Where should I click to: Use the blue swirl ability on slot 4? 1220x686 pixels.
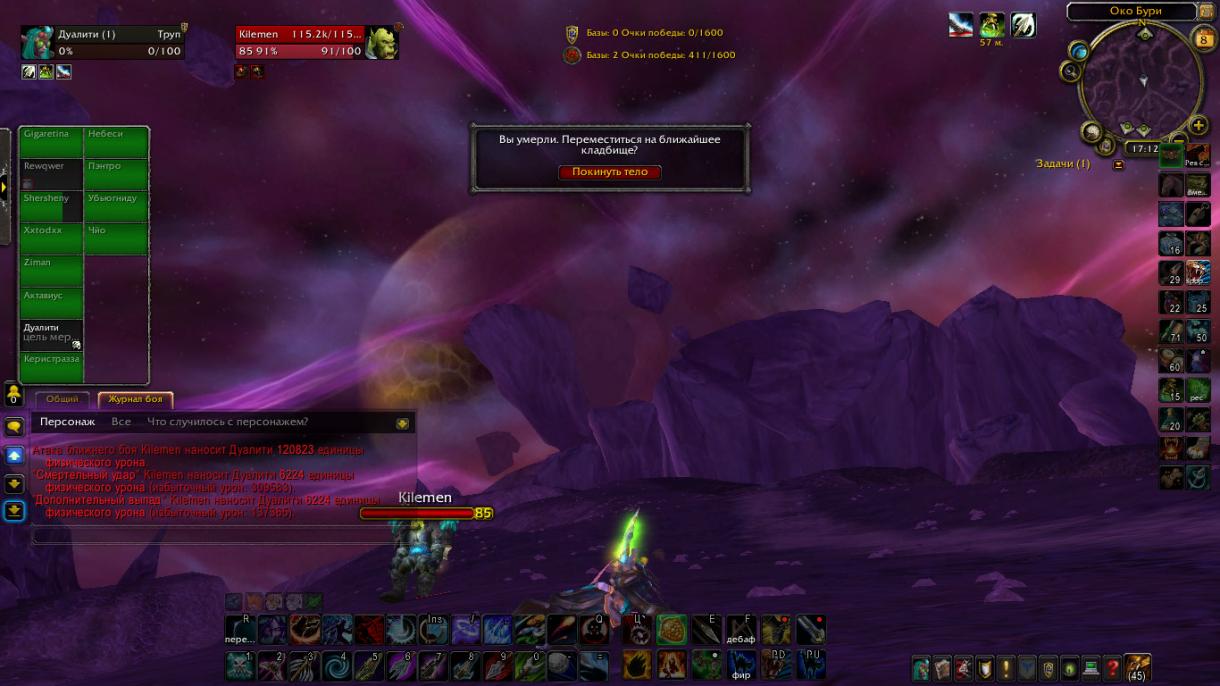pyautogui.click(x=336, y=666)
